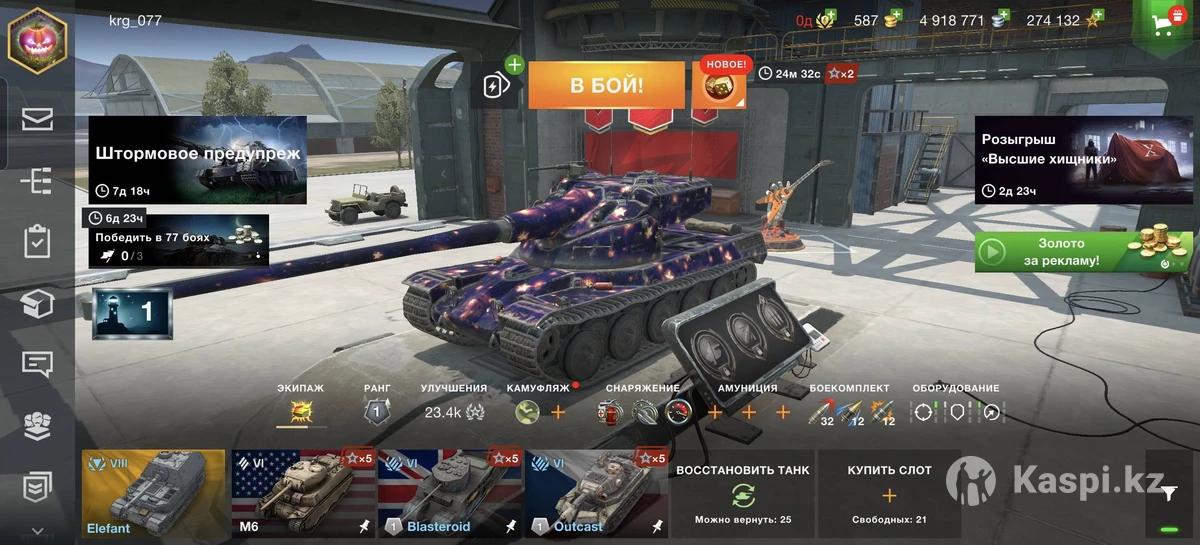Image resolution: width=1200 pixels, height=545 pixels.
Task: Open the new crate marked Новое!
Action: [x=719, y=84]
